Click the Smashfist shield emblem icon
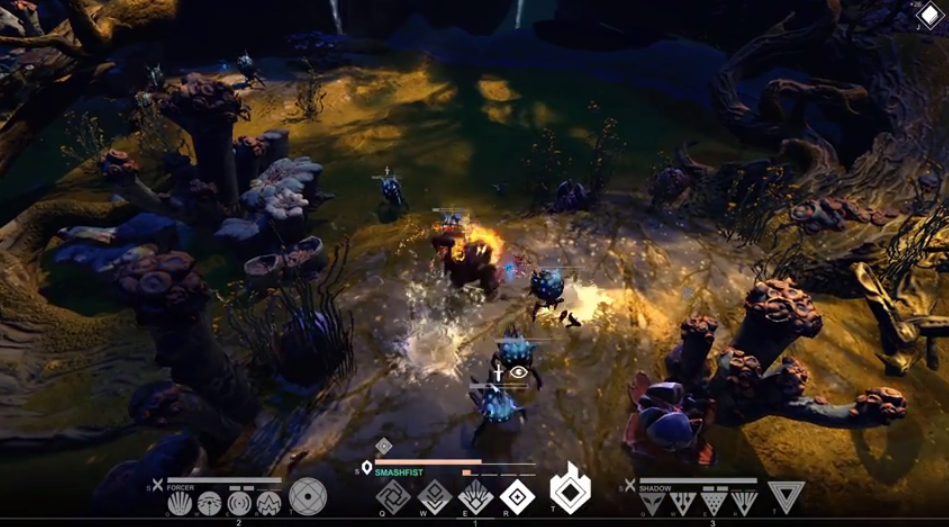949x527 pixels. tap(367, 467)
